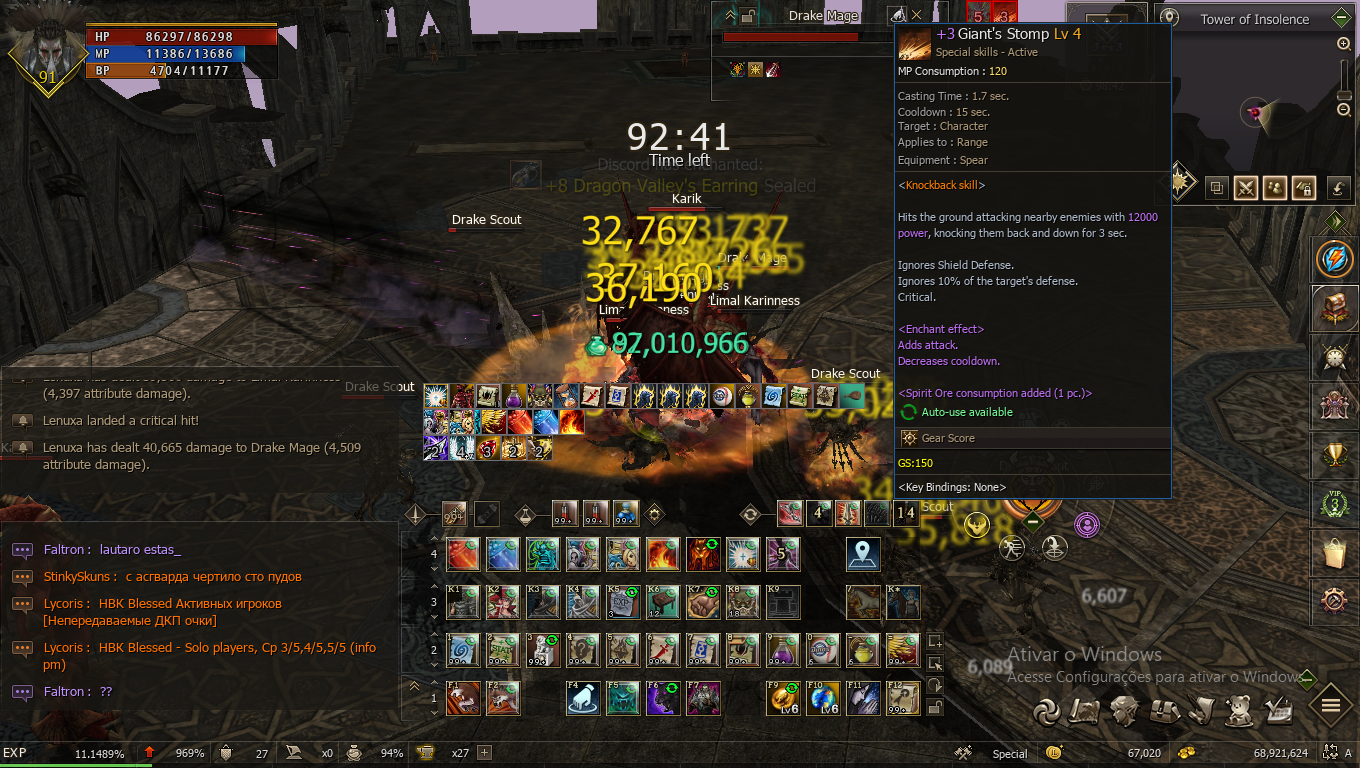Zoom in on the minimap

tap(1344, 44)
